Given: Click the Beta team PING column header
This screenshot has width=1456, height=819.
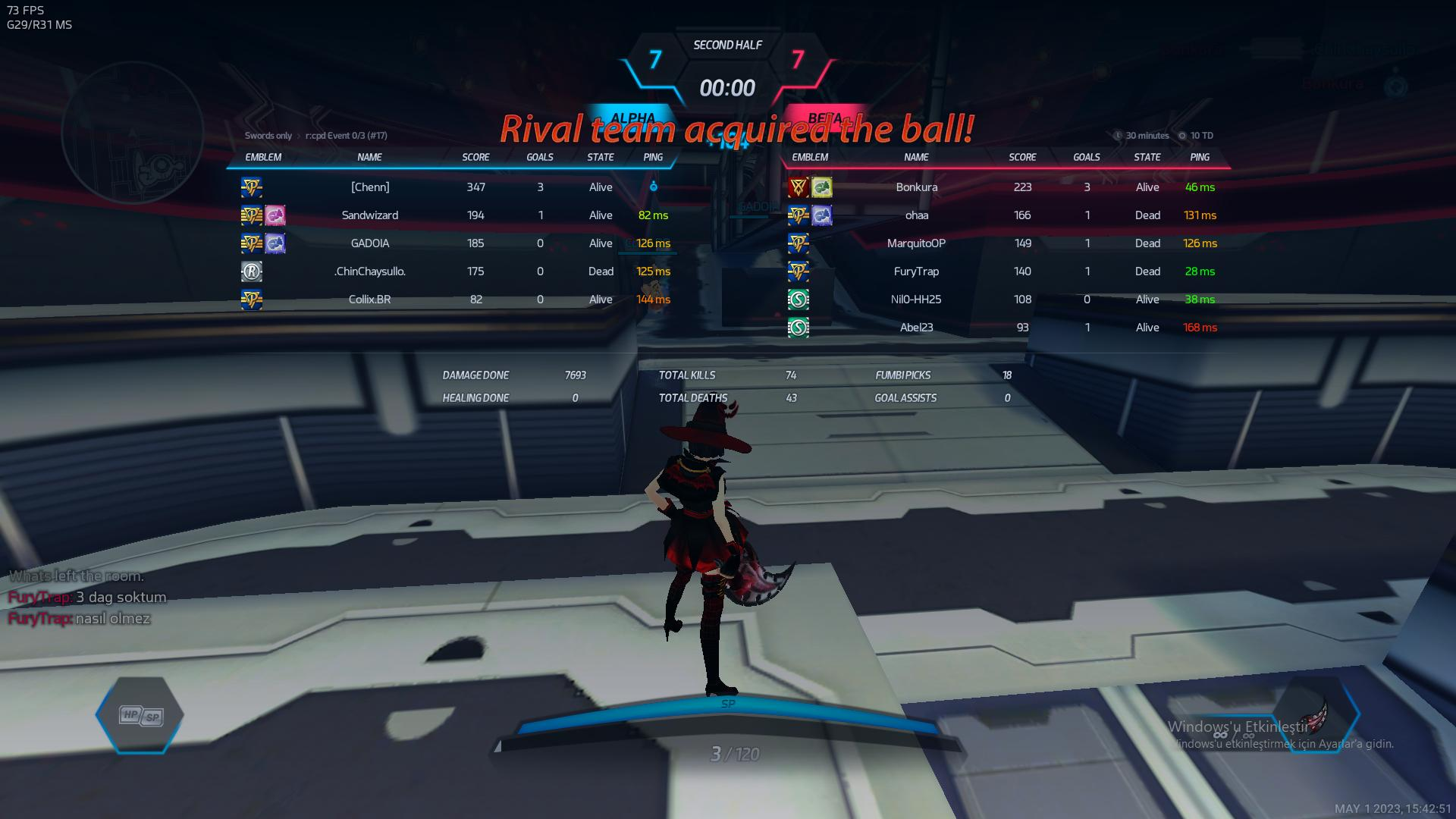Looking at the screenshot, I should click(1200, 157).
